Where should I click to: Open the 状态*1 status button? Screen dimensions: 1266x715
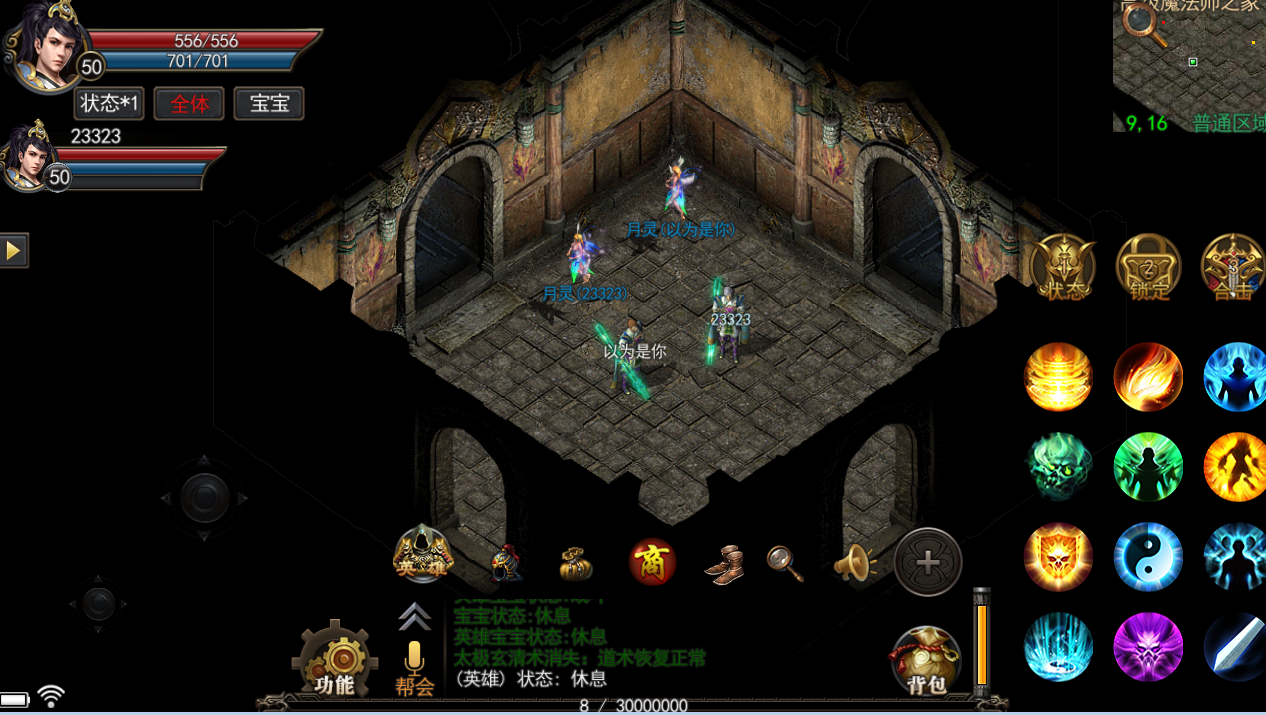tap(109, 104)
